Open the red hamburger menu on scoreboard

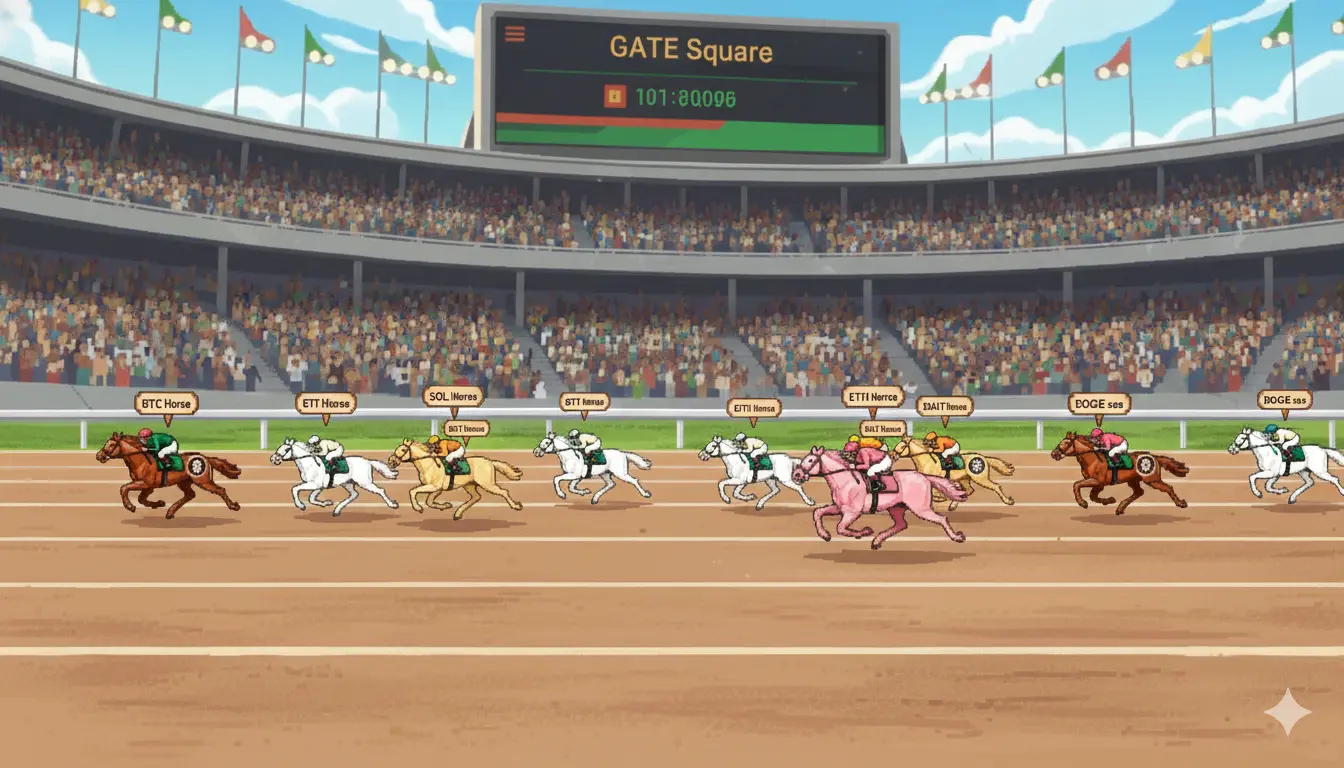coord(515,34)
